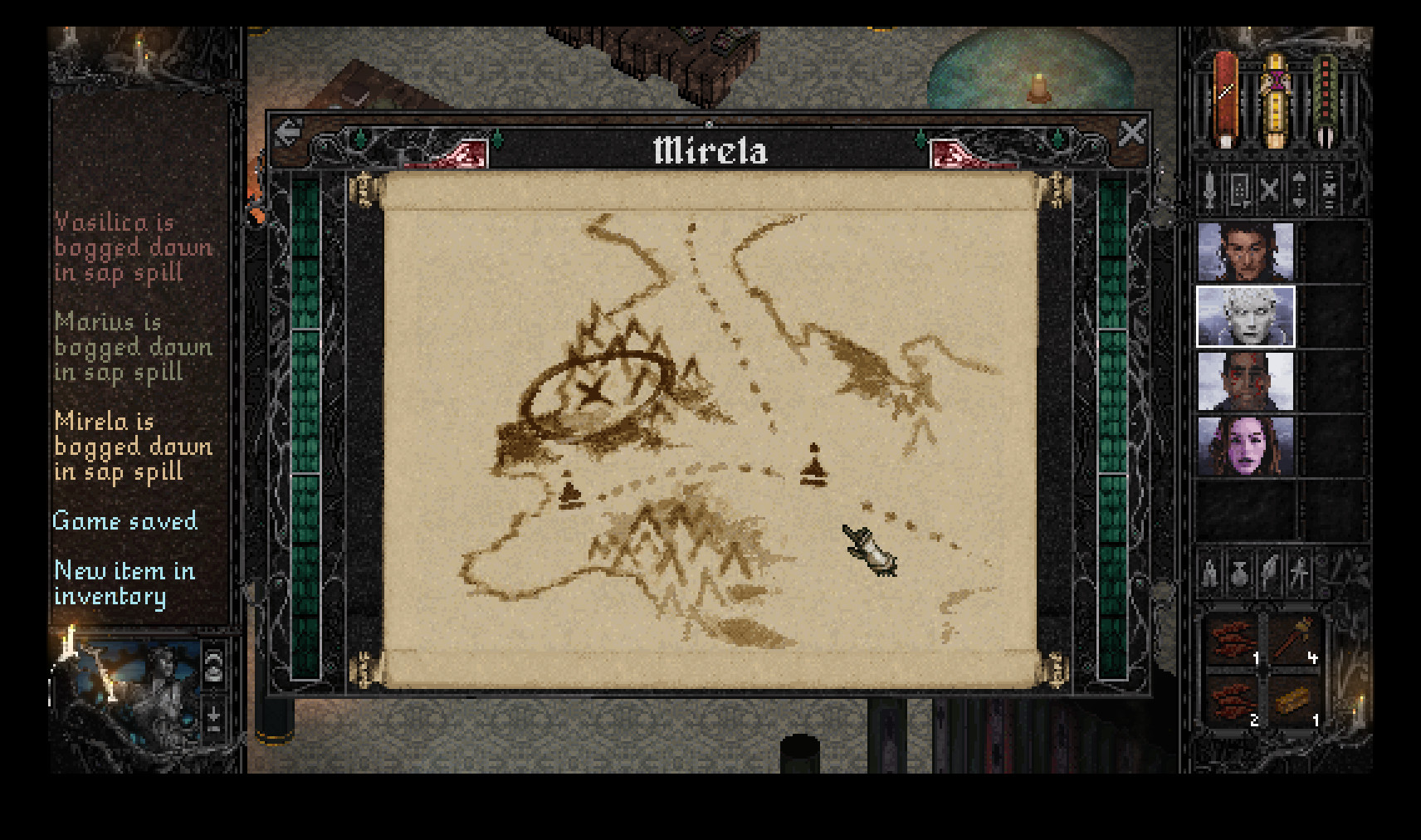Select the candle icon in the hotbar

(1210, 573)
